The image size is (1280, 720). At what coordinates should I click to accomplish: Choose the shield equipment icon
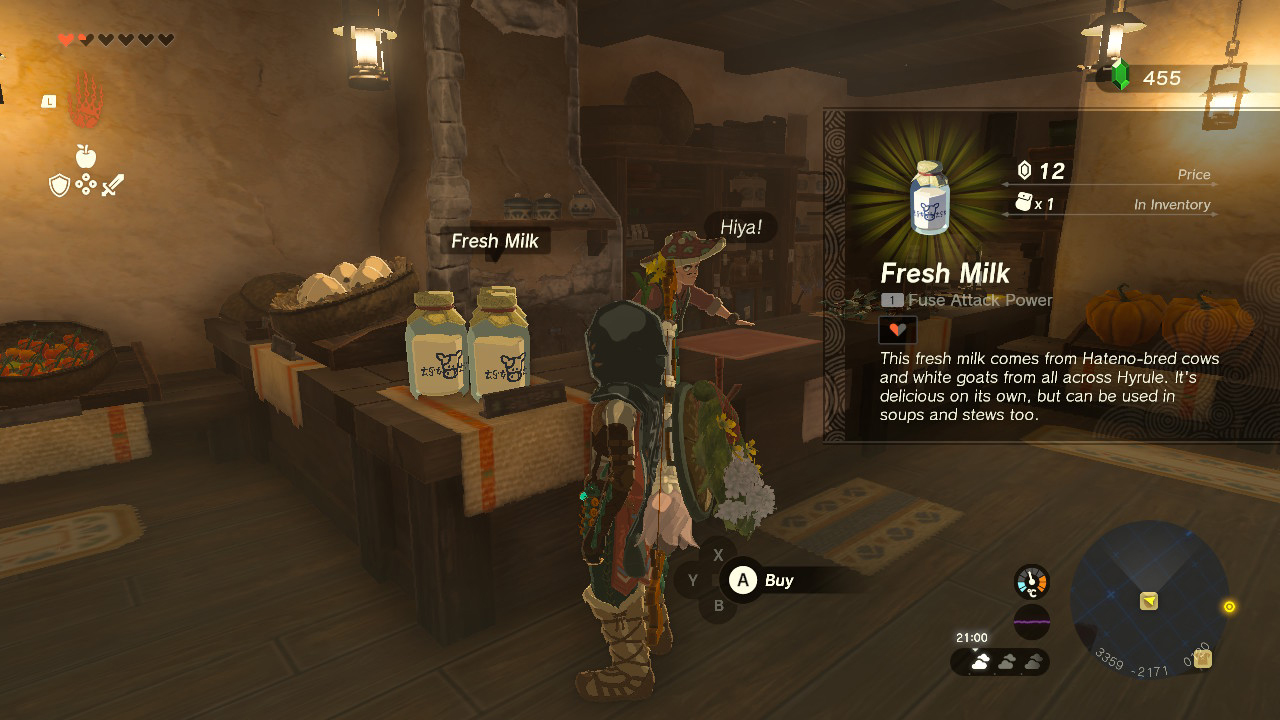coord(59,185)
